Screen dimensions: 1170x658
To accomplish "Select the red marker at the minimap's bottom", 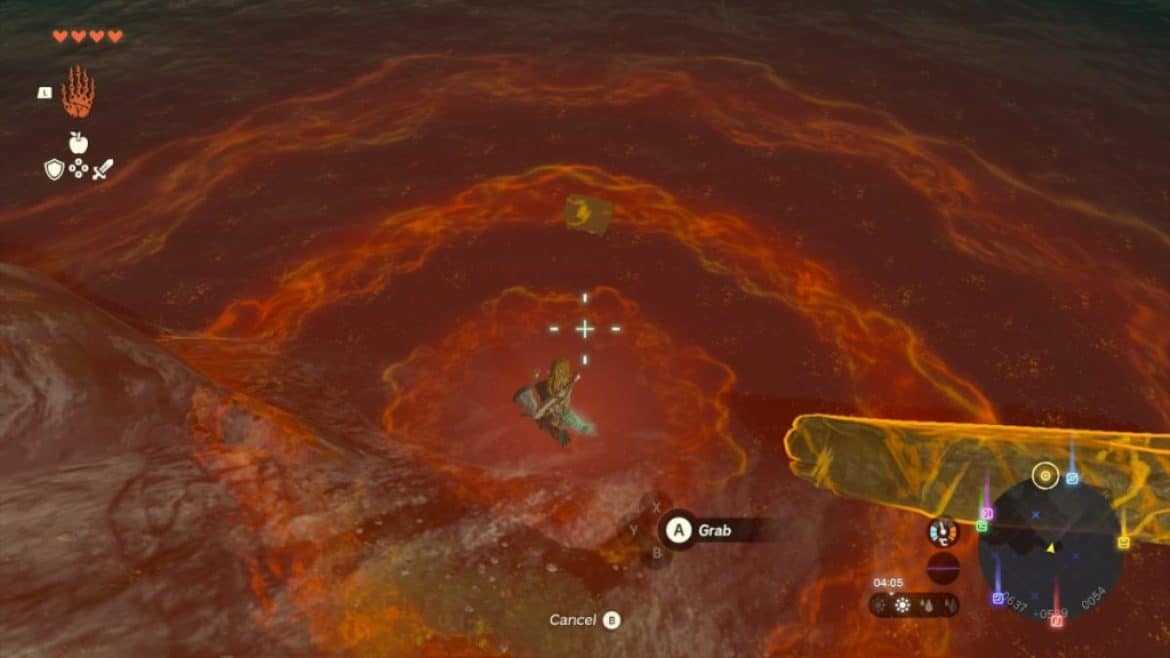I will pyautogui.click(x=1056, y=621).
